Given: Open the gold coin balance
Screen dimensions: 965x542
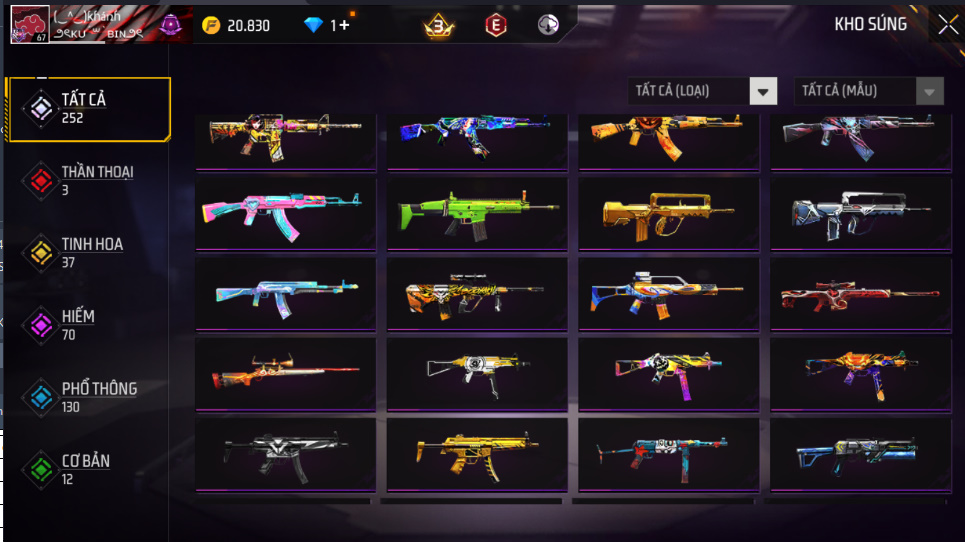Looking at the screenshot, I should pos(236,25).
